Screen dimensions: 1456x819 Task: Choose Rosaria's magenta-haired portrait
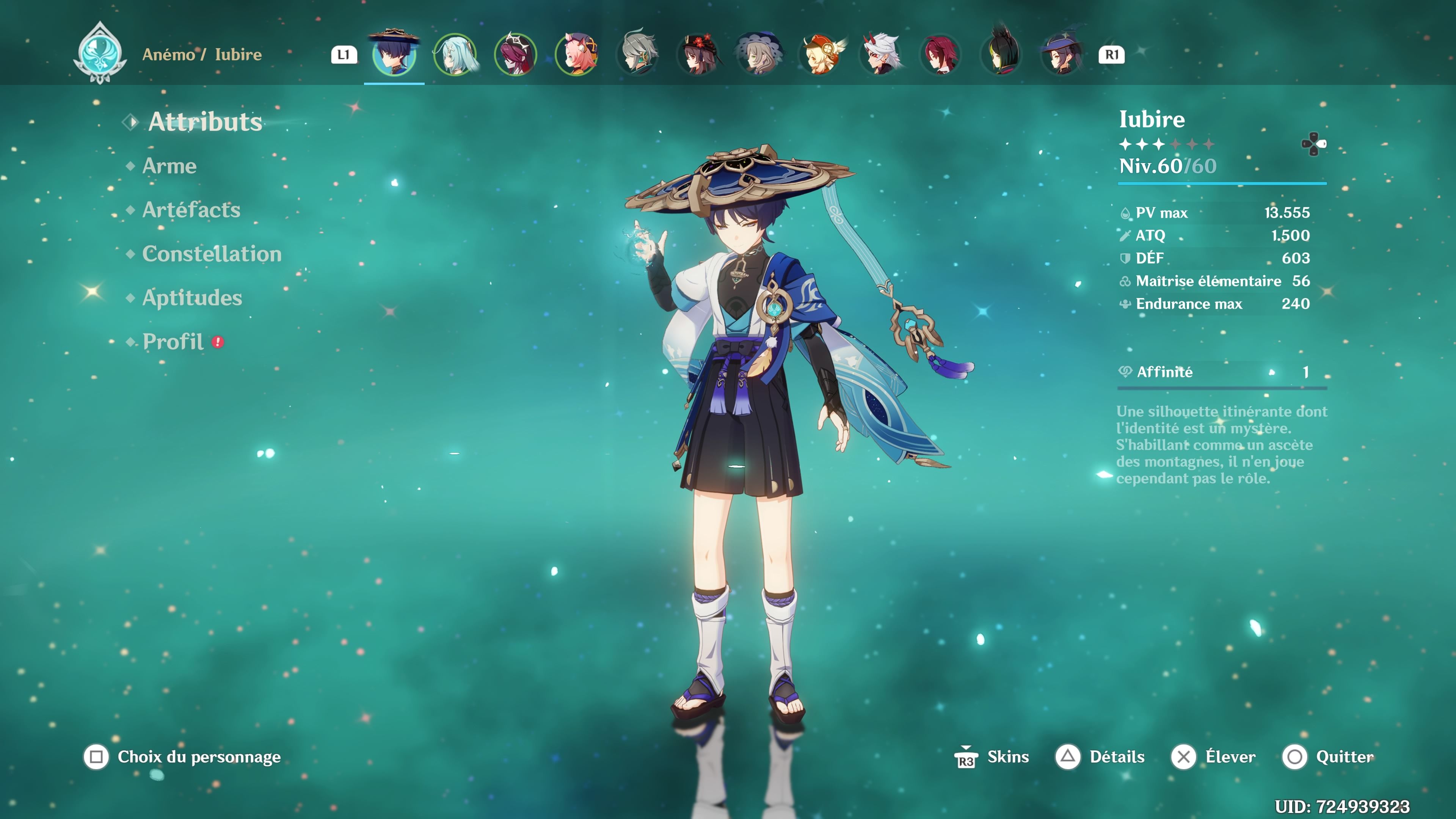516,54
